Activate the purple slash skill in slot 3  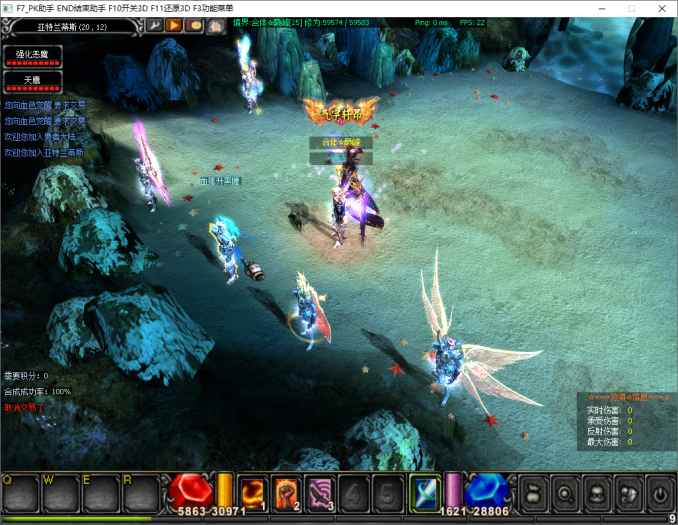(x=320, y=491)
